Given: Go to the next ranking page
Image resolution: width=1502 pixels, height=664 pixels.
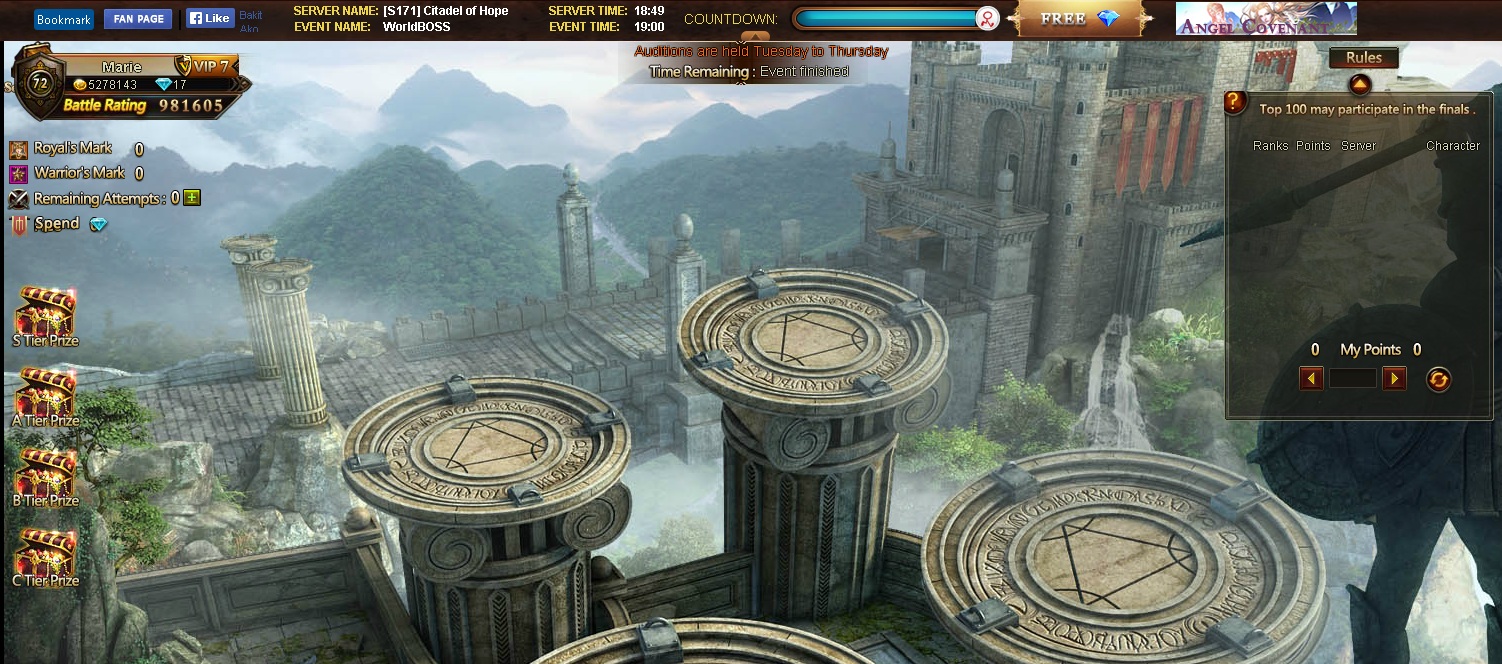Looking at the screenshot, I should click(1393, 378).
